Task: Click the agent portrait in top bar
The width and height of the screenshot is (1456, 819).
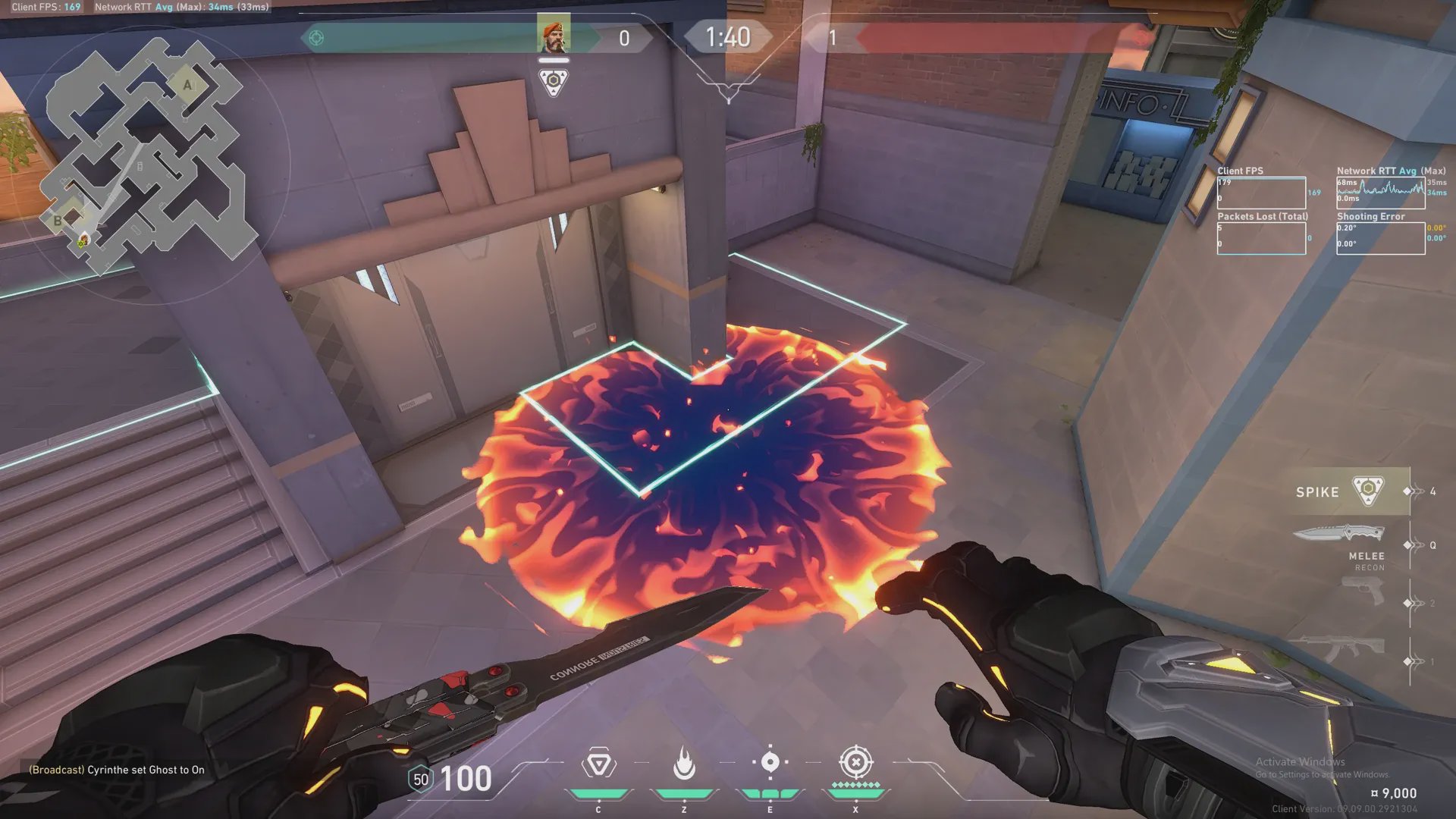Action: click(554, 35)
